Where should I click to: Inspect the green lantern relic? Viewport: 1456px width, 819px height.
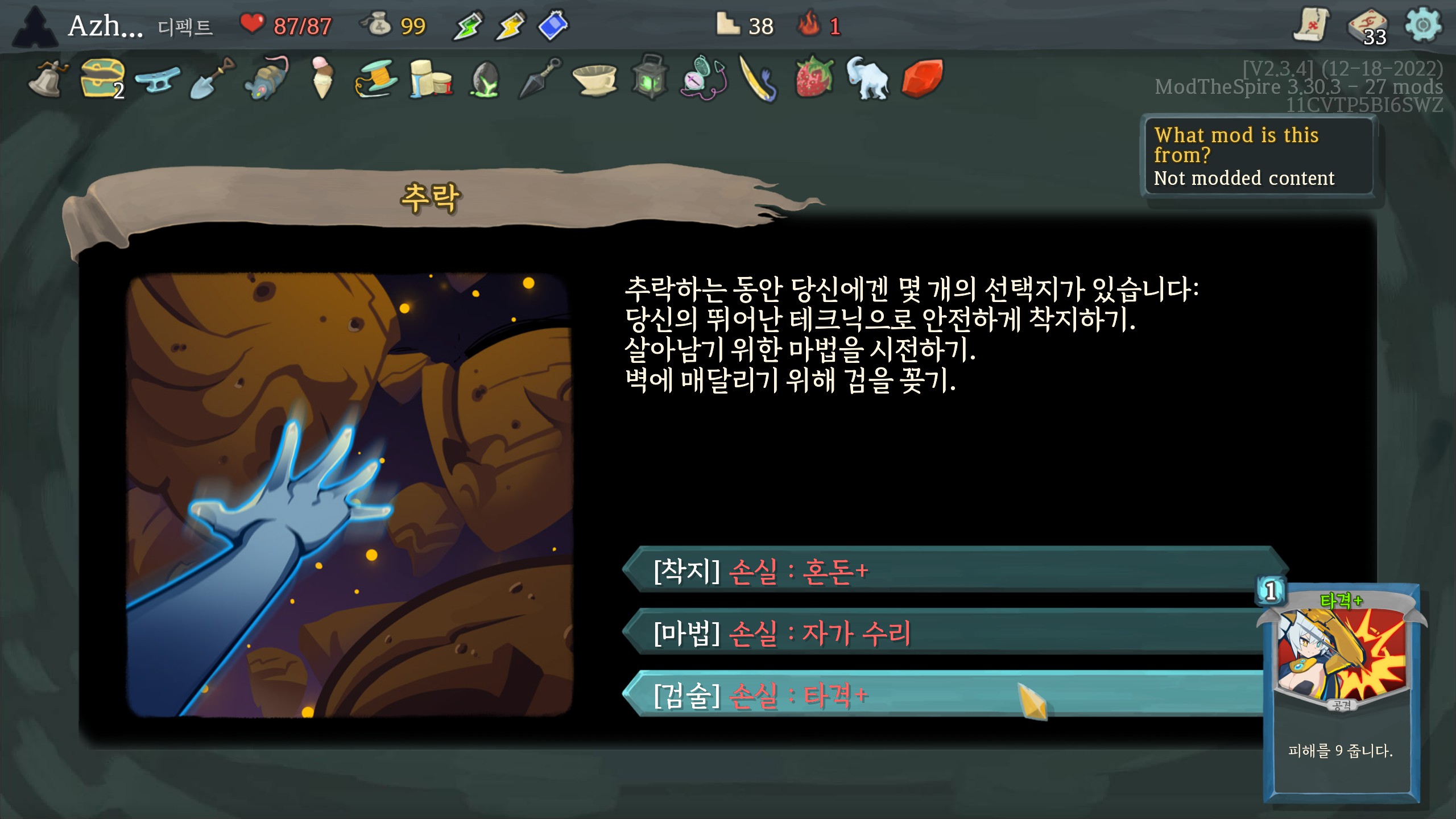(x=650, y=79)
